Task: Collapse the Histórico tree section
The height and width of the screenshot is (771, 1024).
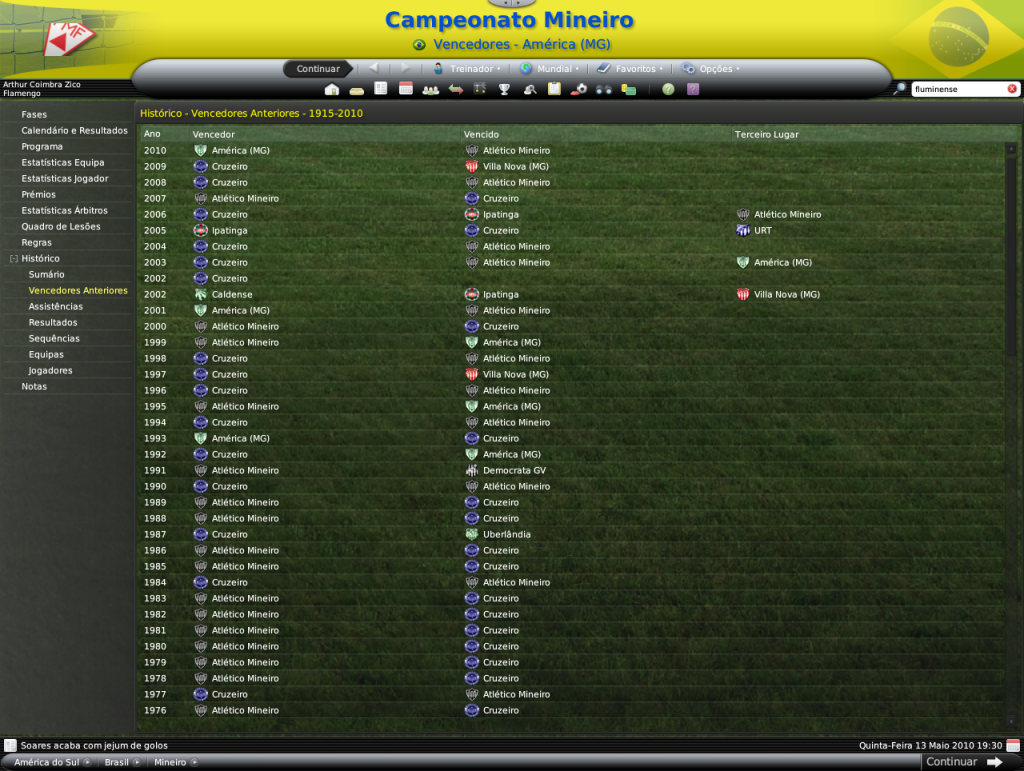Action: pos(13,259)
